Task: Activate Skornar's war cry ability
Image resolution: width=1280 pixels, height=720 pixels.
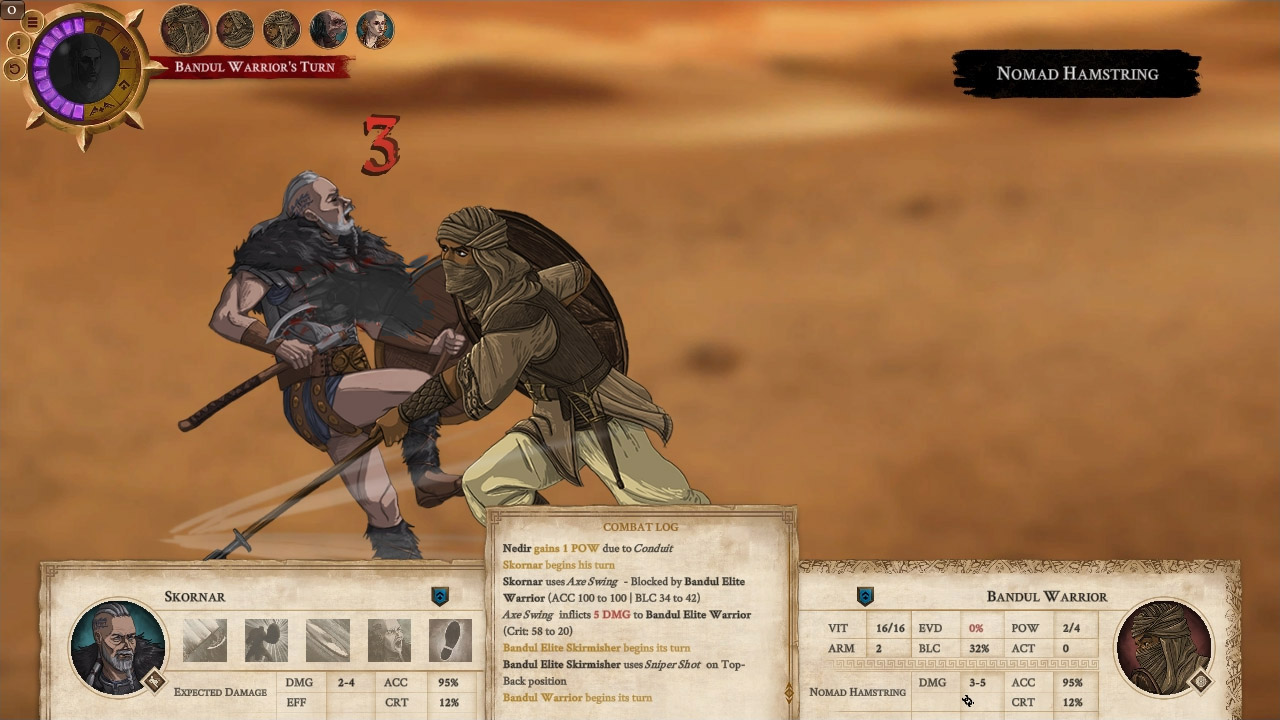Action: click(x=390, y=640)
